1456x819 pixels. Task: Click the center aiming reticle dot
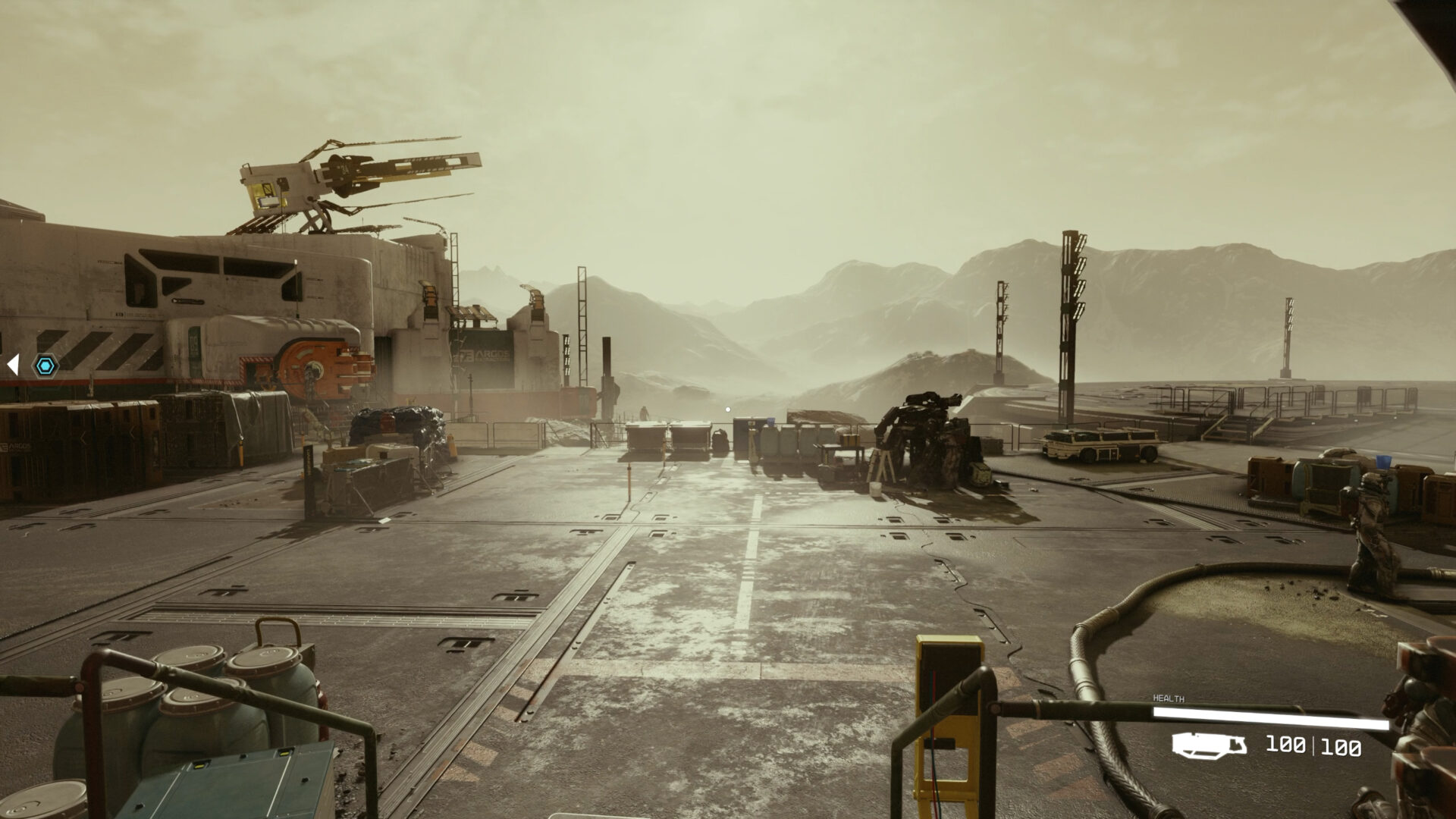point(728,409)
